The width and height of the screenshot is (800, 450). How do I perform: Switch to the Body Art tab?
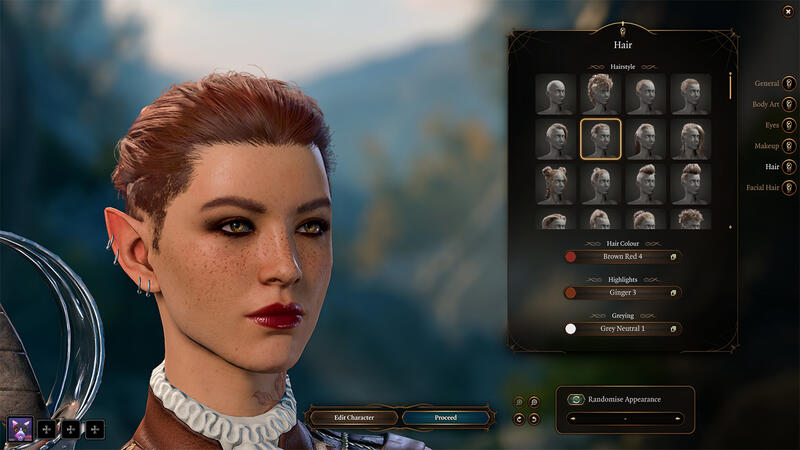click(789, 104)
